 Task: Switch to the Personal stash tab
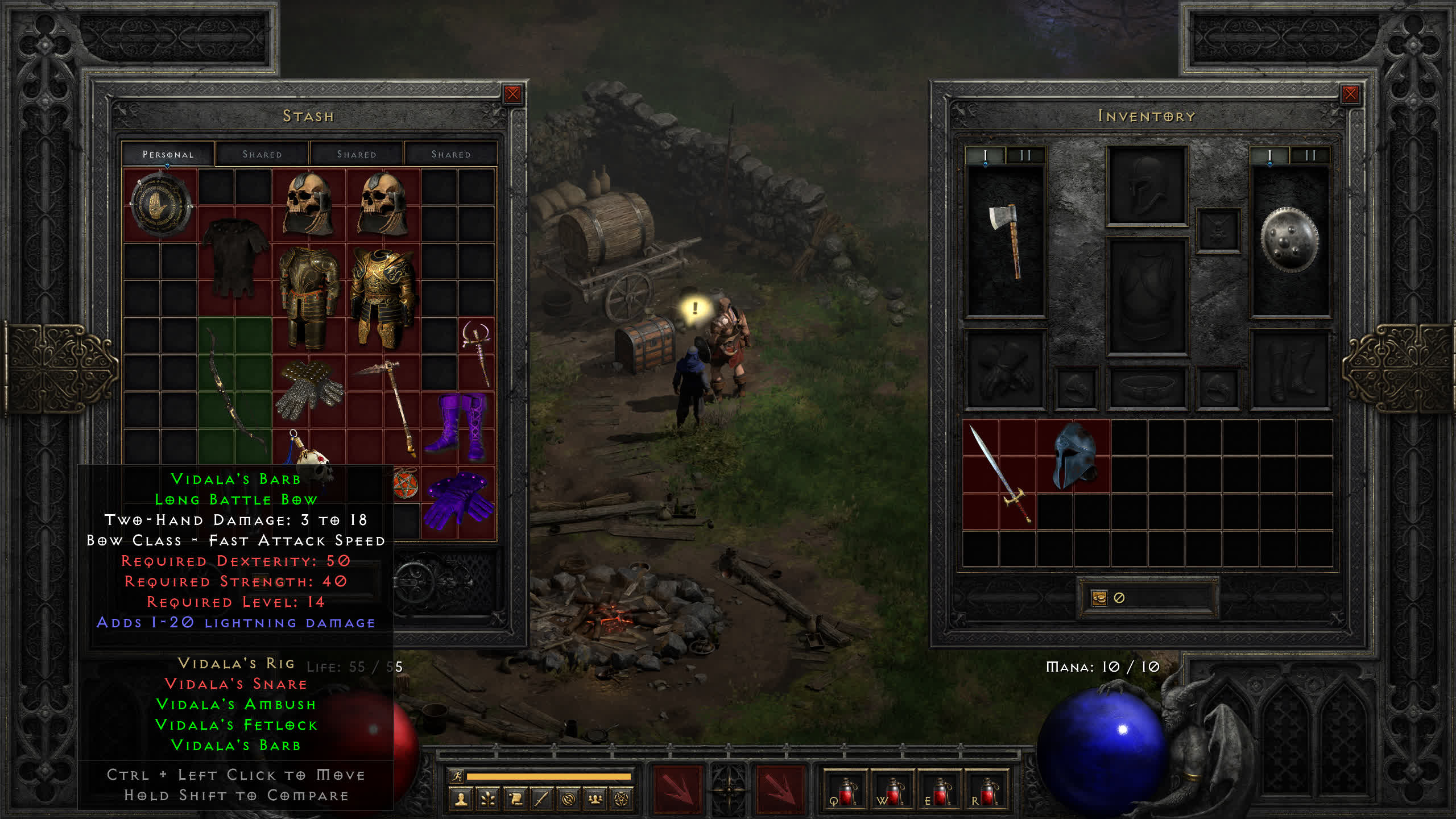(x=168, y=154)
